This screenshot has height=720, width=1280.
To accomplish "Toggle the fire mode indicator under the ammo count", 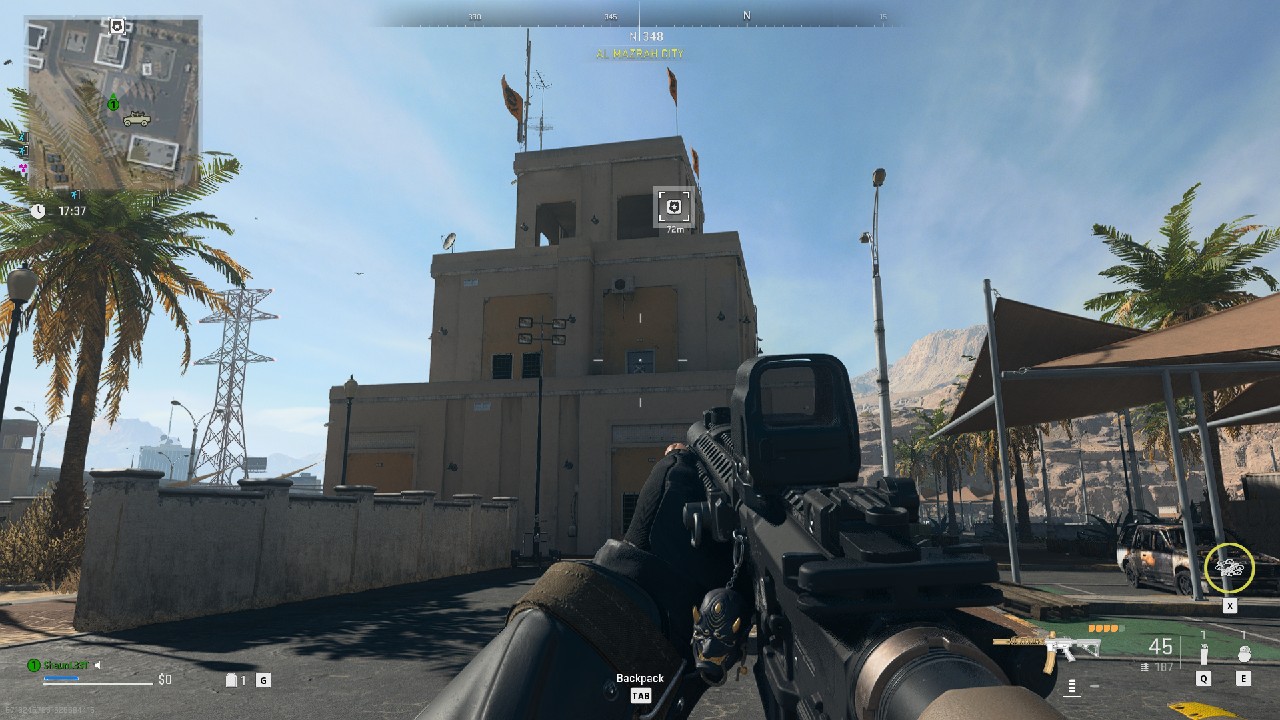I will coord(1071,687).
